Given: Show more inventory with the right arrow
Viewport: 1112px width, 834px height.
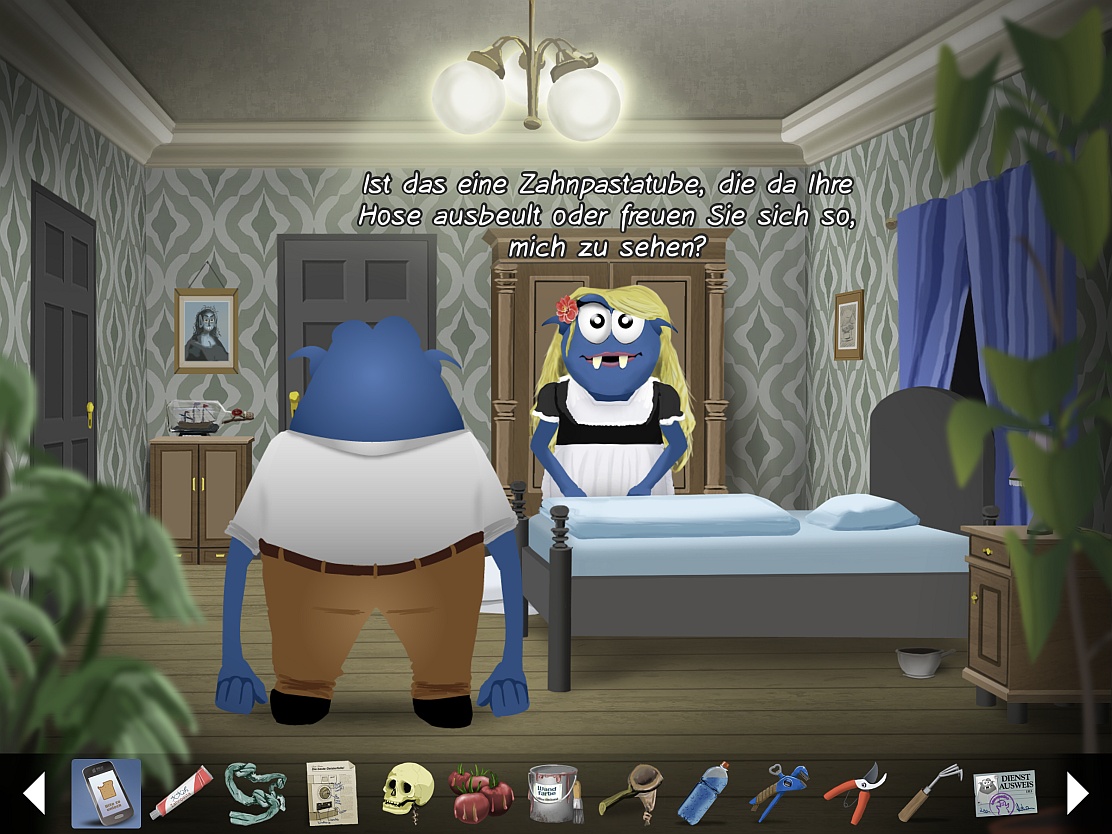Looking at the screenshot, I should click(1077, 793).
